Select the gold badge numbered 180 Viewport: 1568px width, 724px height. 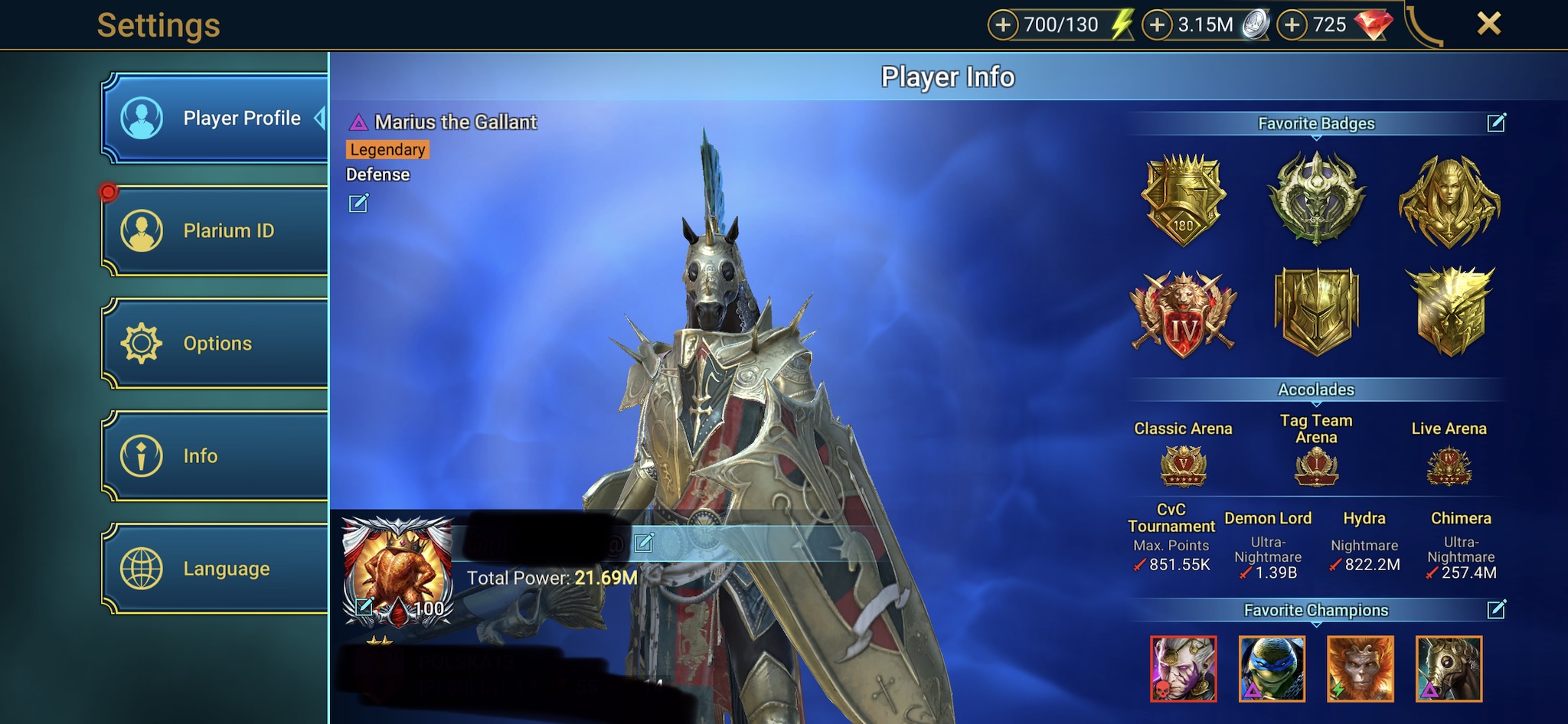click(x=1183, y=200)
